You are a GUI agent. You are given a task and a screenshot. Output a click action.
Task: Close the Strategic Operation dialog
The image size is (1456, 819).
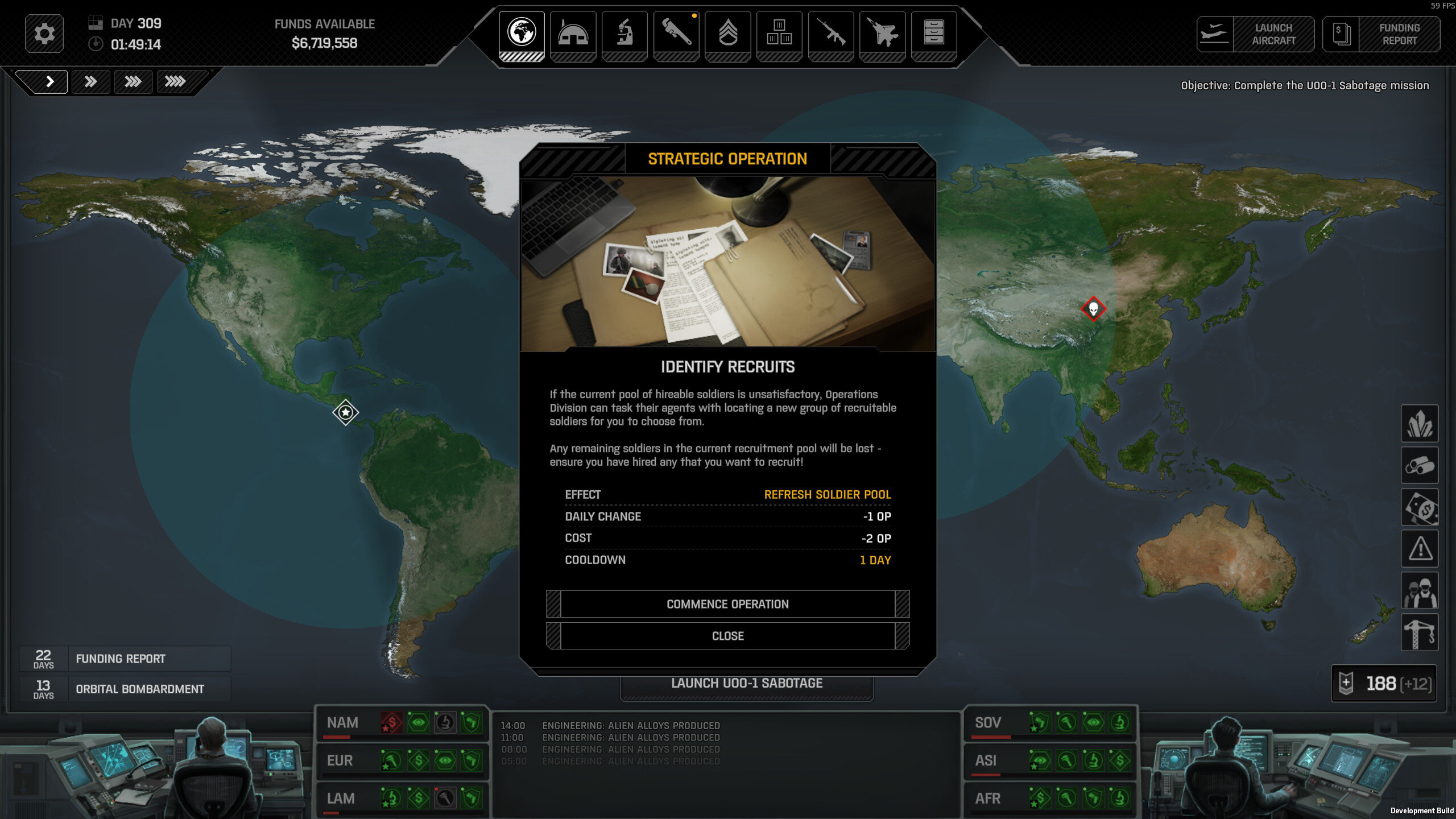point(727,636)
